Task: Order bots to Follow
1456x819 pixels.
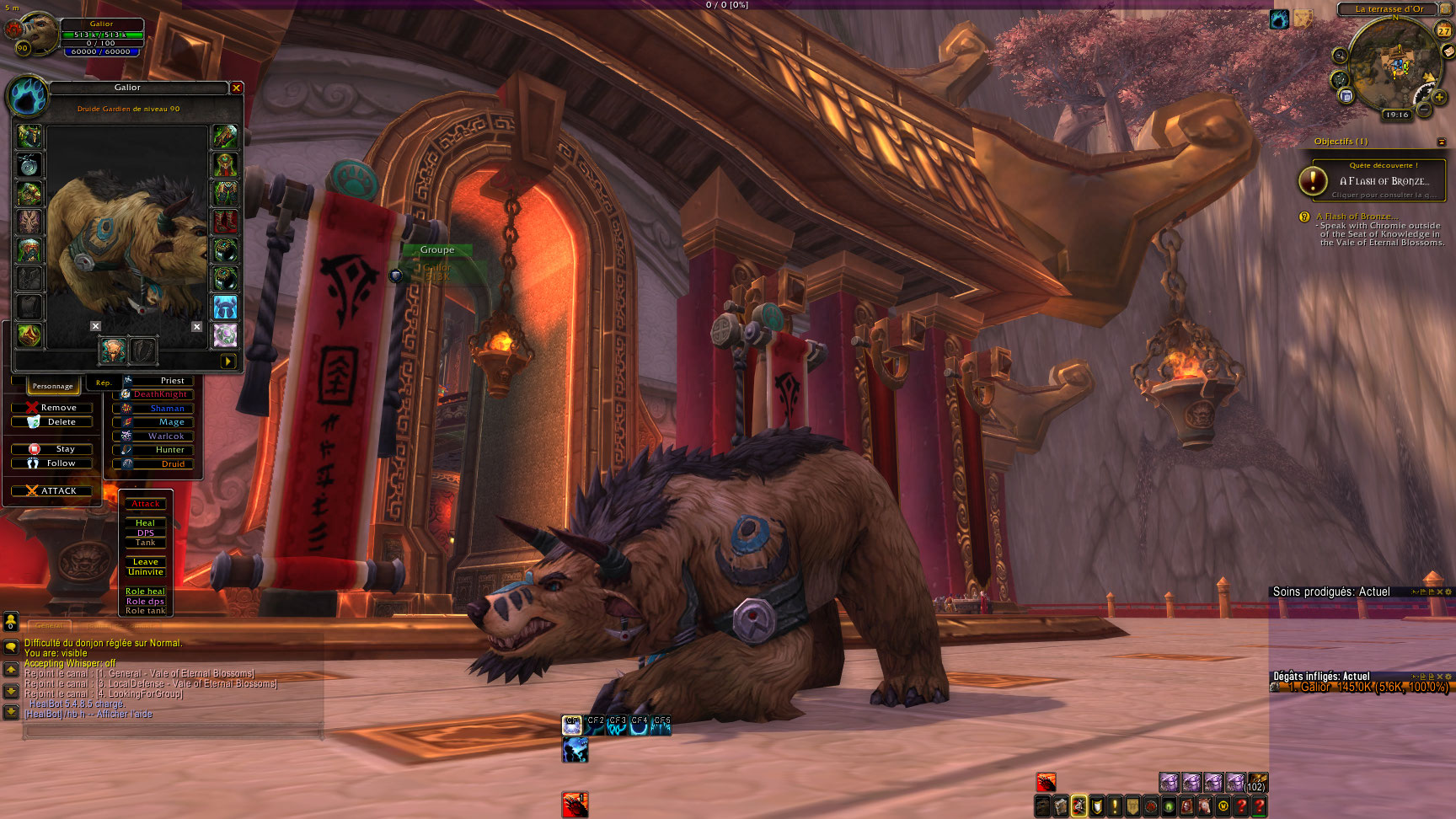Action: click(52, 463)
